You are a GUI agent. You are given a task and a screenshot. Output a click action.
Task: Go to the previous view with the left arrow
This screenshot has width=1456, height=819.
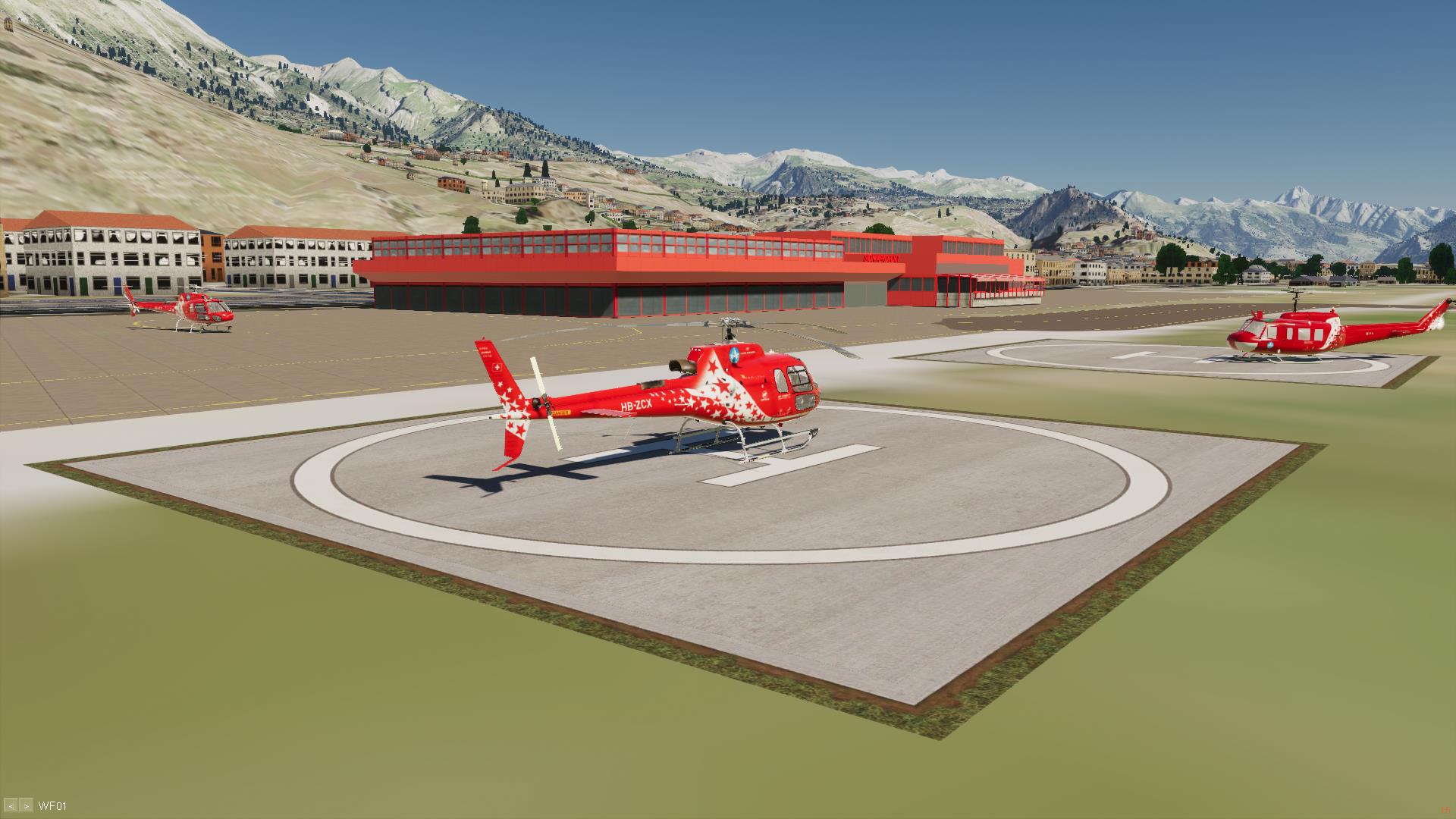[x=11, y=805]
